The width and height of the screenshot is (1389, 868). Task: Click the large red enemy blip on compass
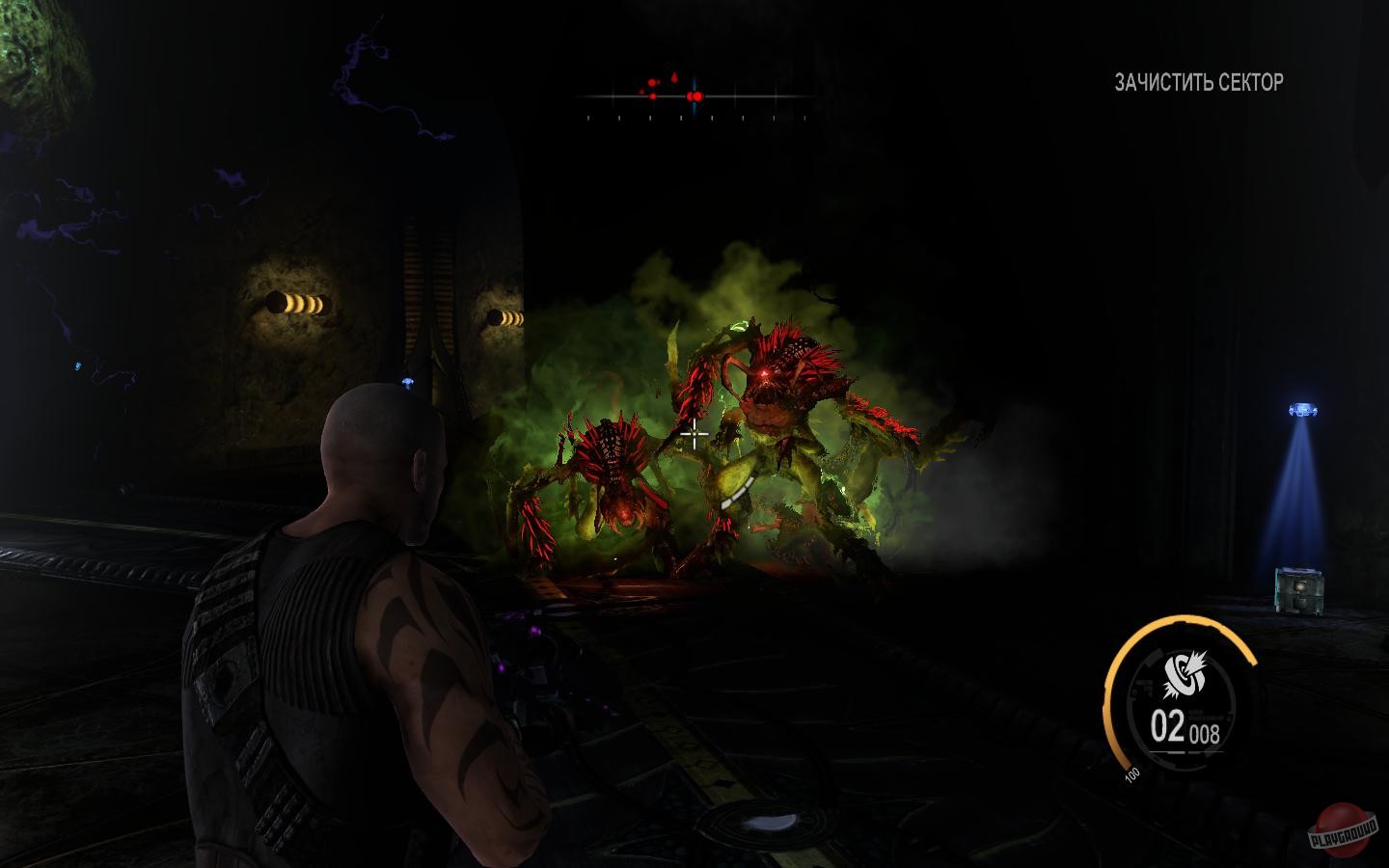tap(696, 96)
